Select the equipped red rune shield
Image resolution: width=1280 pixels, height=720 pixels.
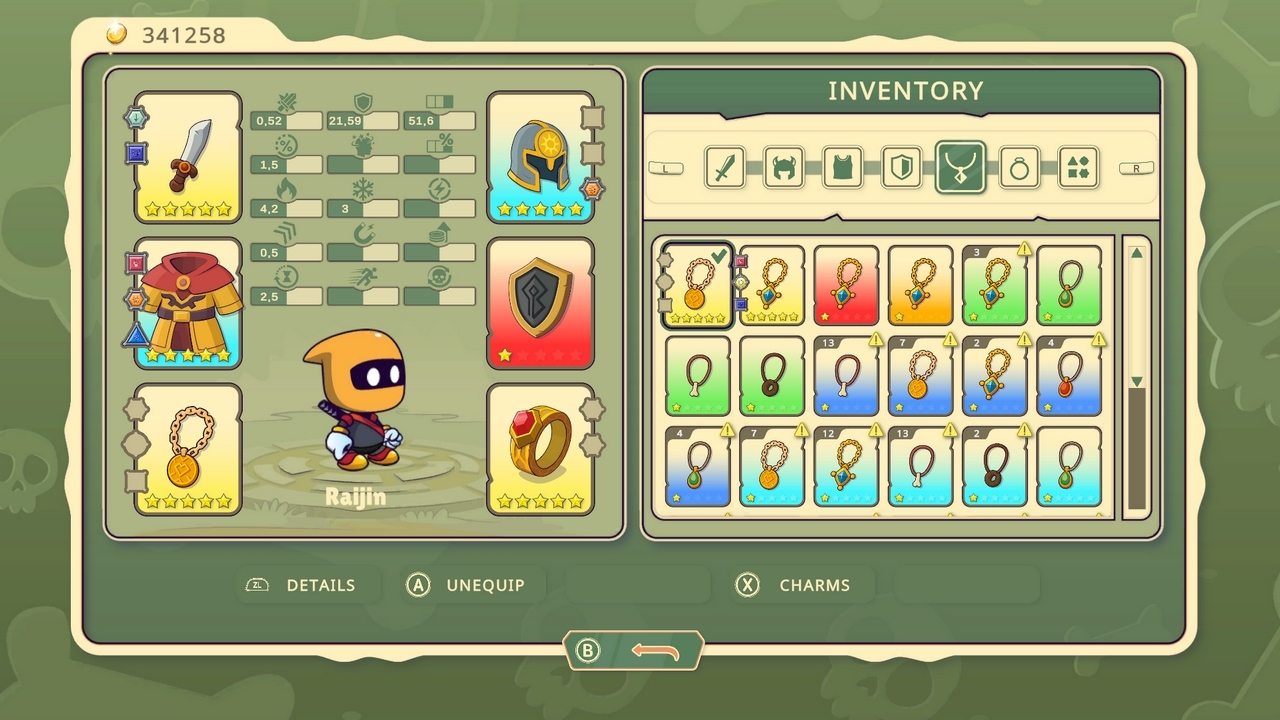(540, 300)
